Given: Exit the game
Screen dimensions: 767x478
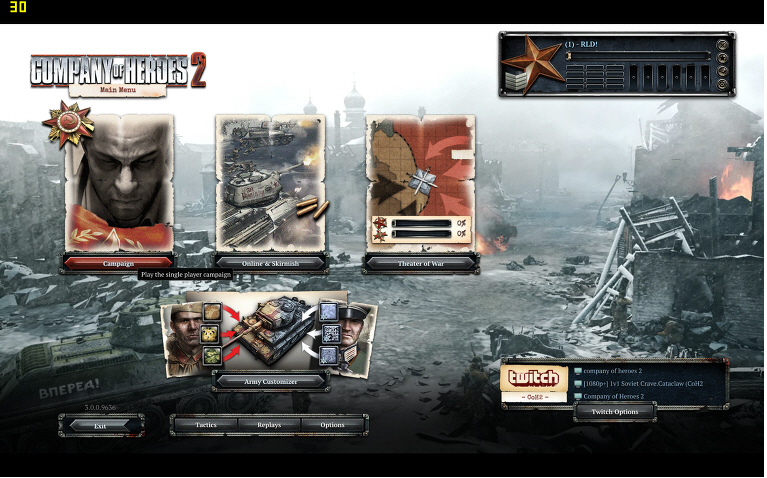Looking at the screenshot, I should (100, 425).
